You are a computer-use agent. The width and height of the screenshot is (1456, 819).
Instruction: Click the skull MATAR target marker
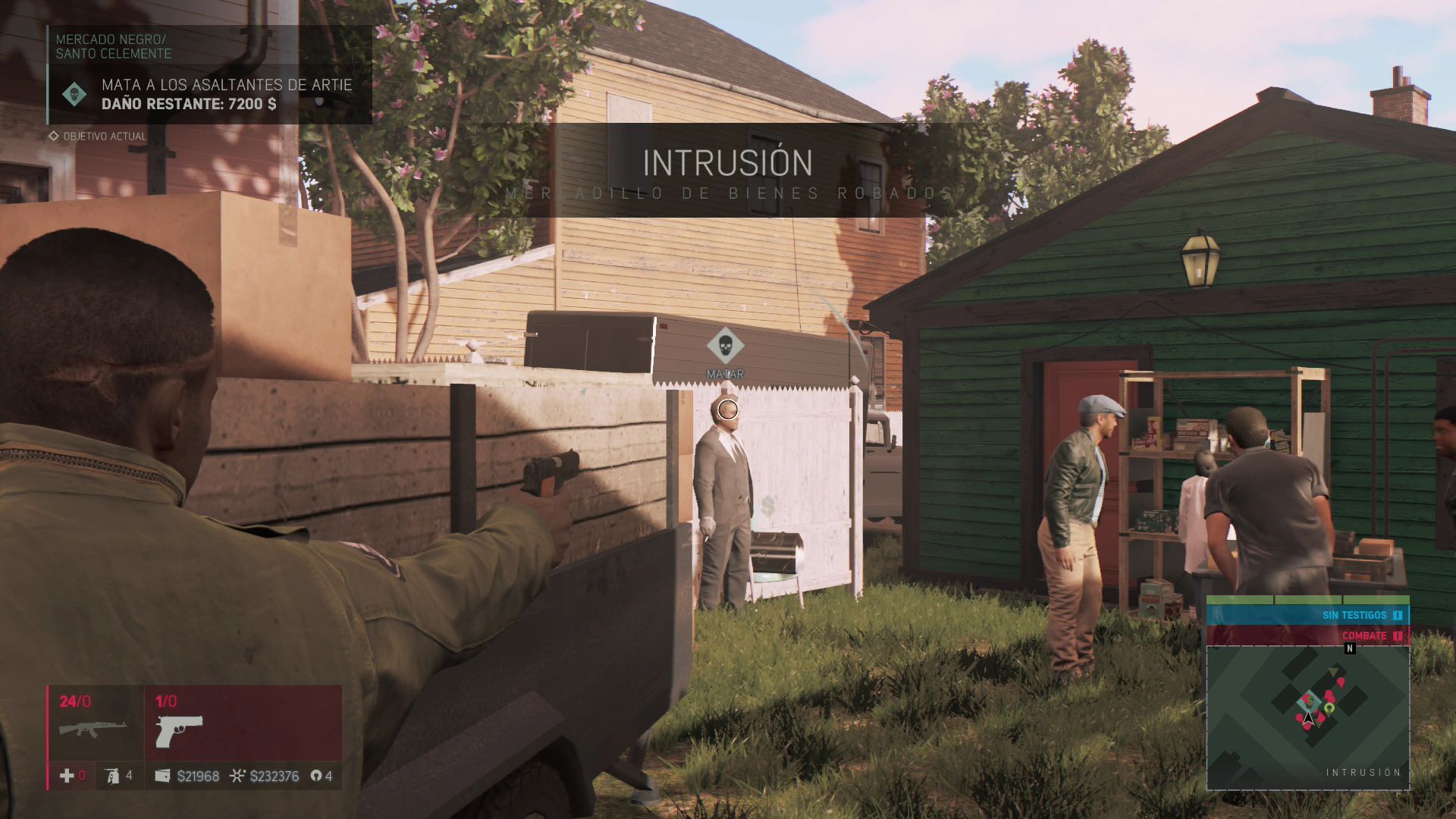[725, 346]
